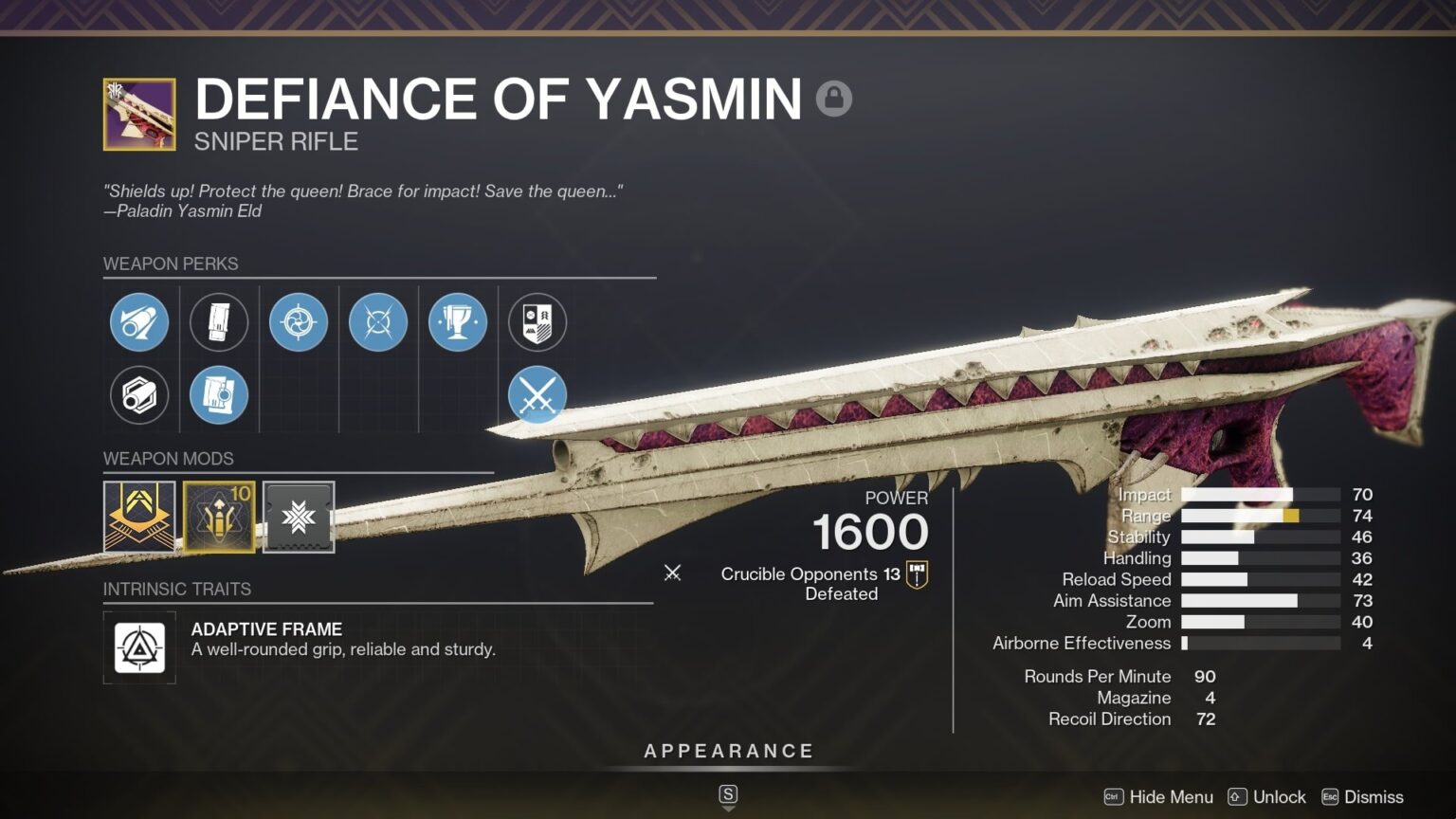Select the second-row barrel perk icon
The width and height of the screenshot is (1456, 819).
[x=139, y=395]
